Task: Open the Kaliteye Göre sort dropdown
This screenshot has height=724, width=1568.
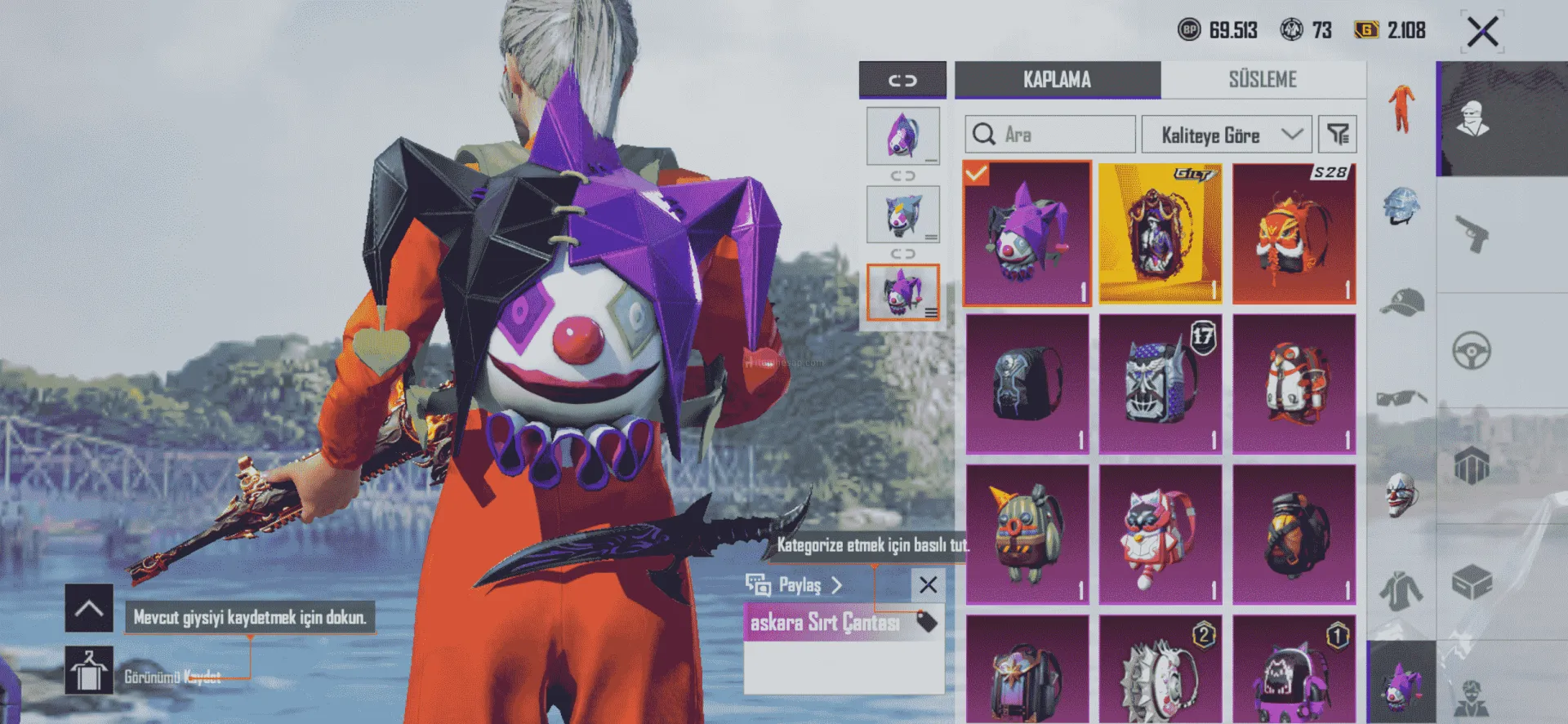Action: pyautogui.click(x=1226, y=135)
